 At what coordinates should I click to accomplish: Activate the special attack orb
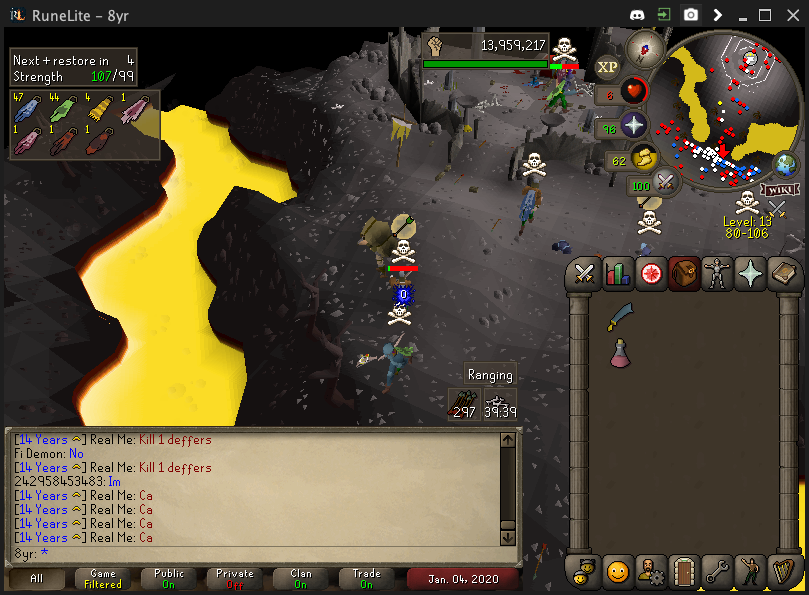[666, 182]
